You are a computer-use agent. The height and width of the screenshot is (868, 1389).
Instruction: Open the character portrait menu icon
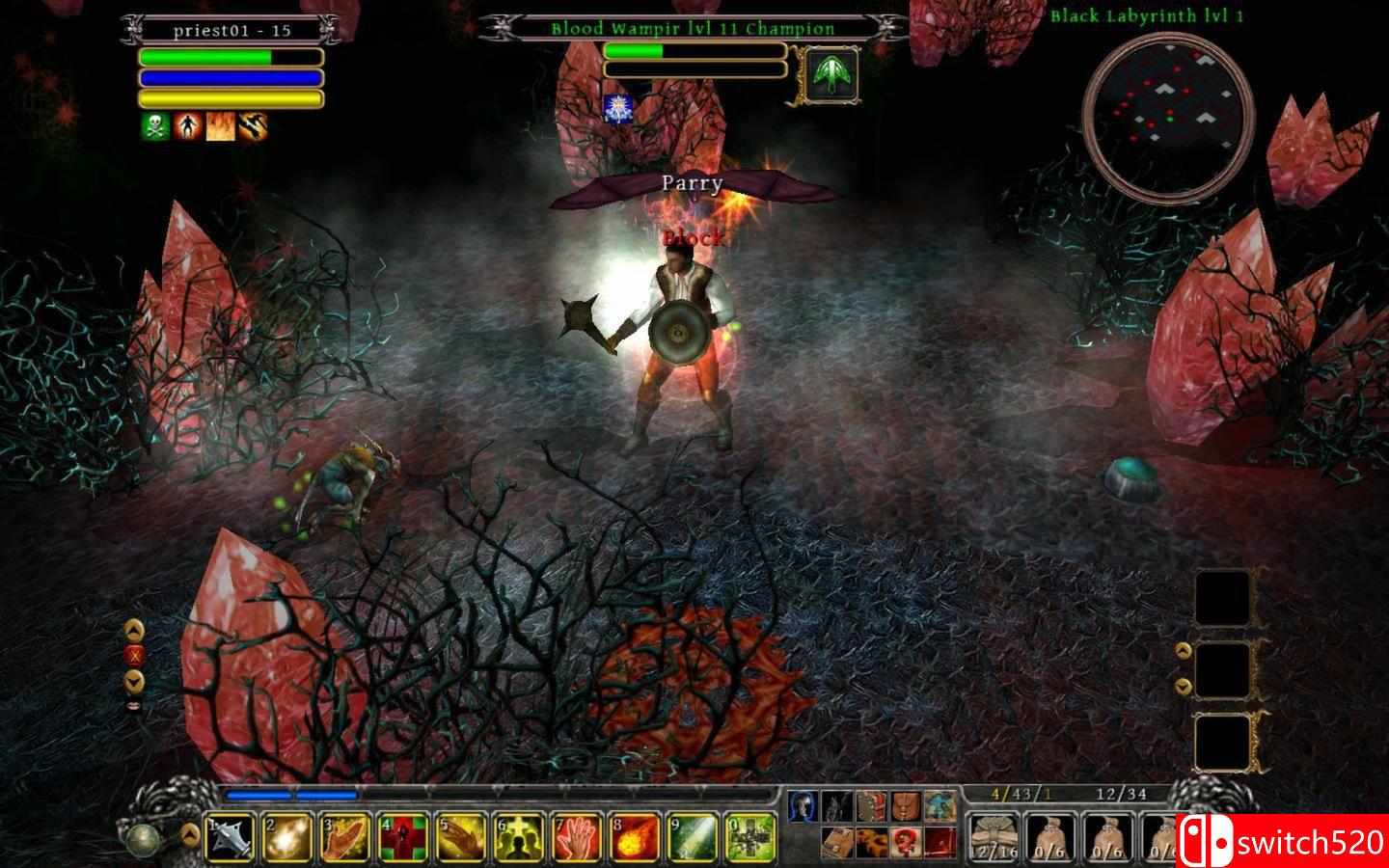803,805
